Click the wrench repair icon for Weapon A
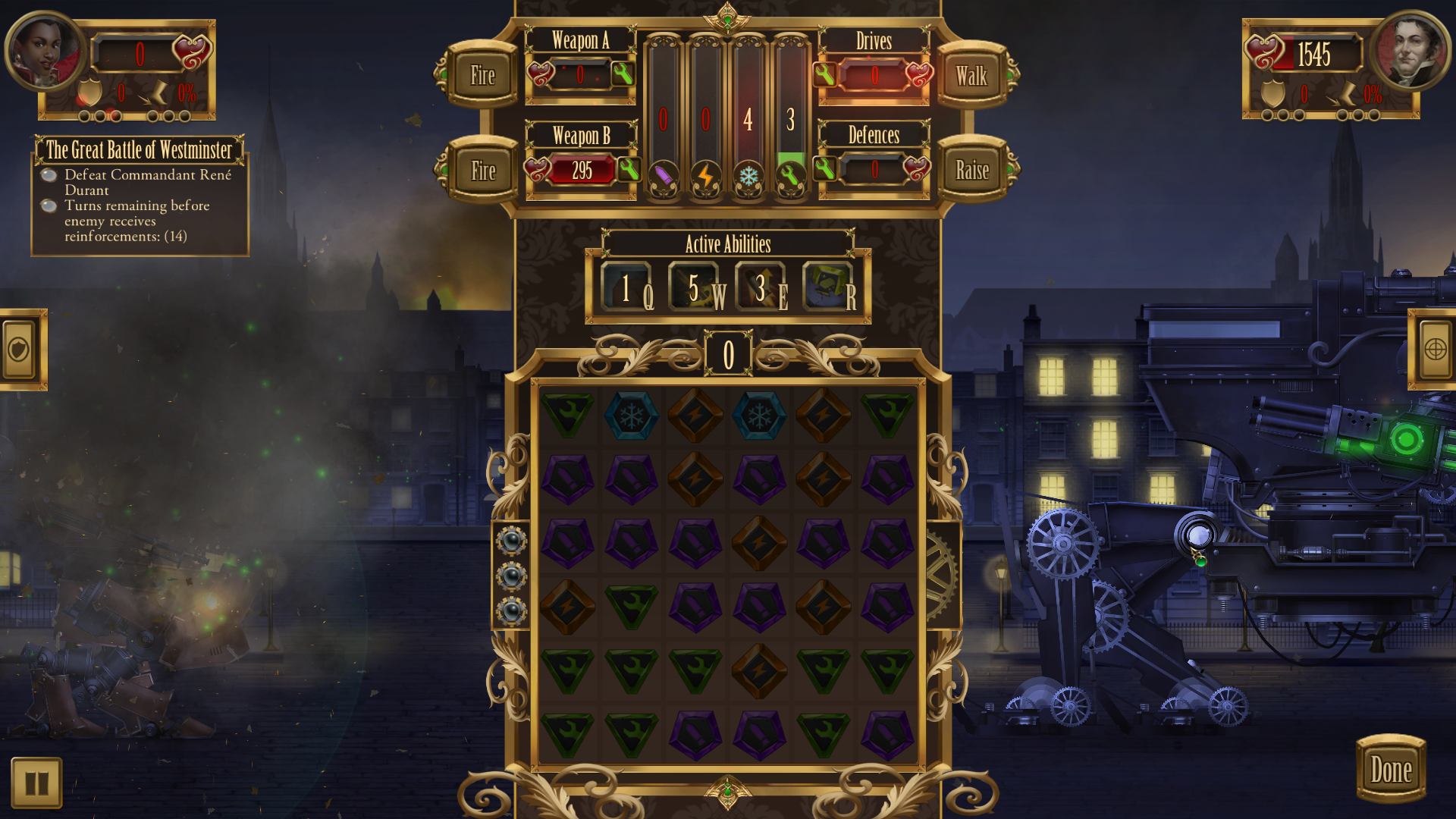1456x819 pixels. [623, 74]
